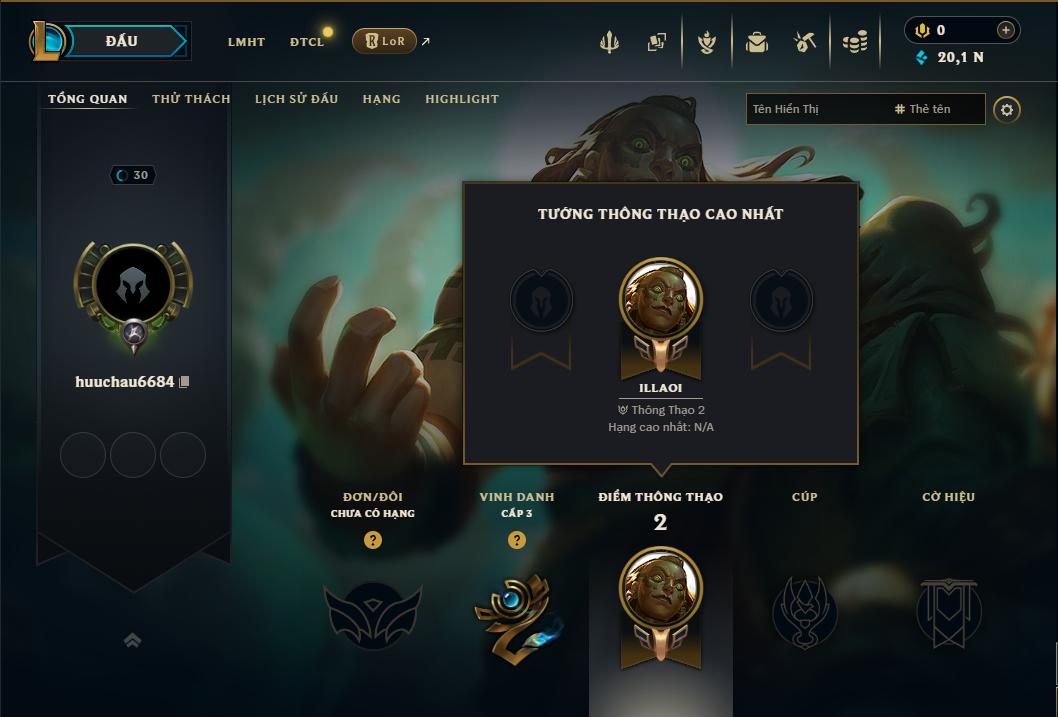The image size is (1058, 717).
Task: Click the help icon under ĐƠN/ĐÔI
Action: pyautogui.click(x=373, y=540)
